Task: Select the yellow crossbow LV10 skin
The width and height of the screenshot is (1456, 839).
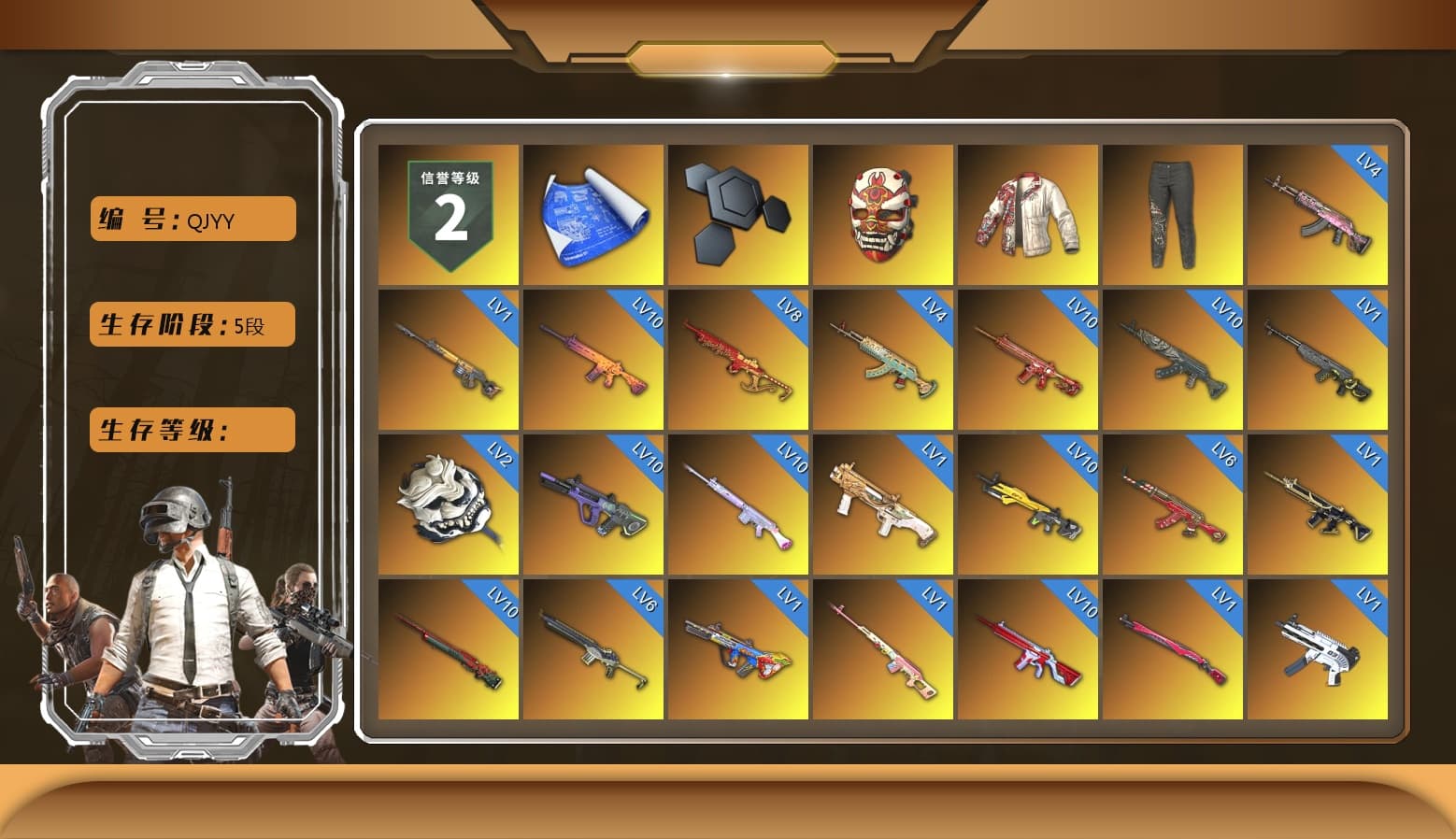Action: pyautogui.click(x=1028, y=505)
